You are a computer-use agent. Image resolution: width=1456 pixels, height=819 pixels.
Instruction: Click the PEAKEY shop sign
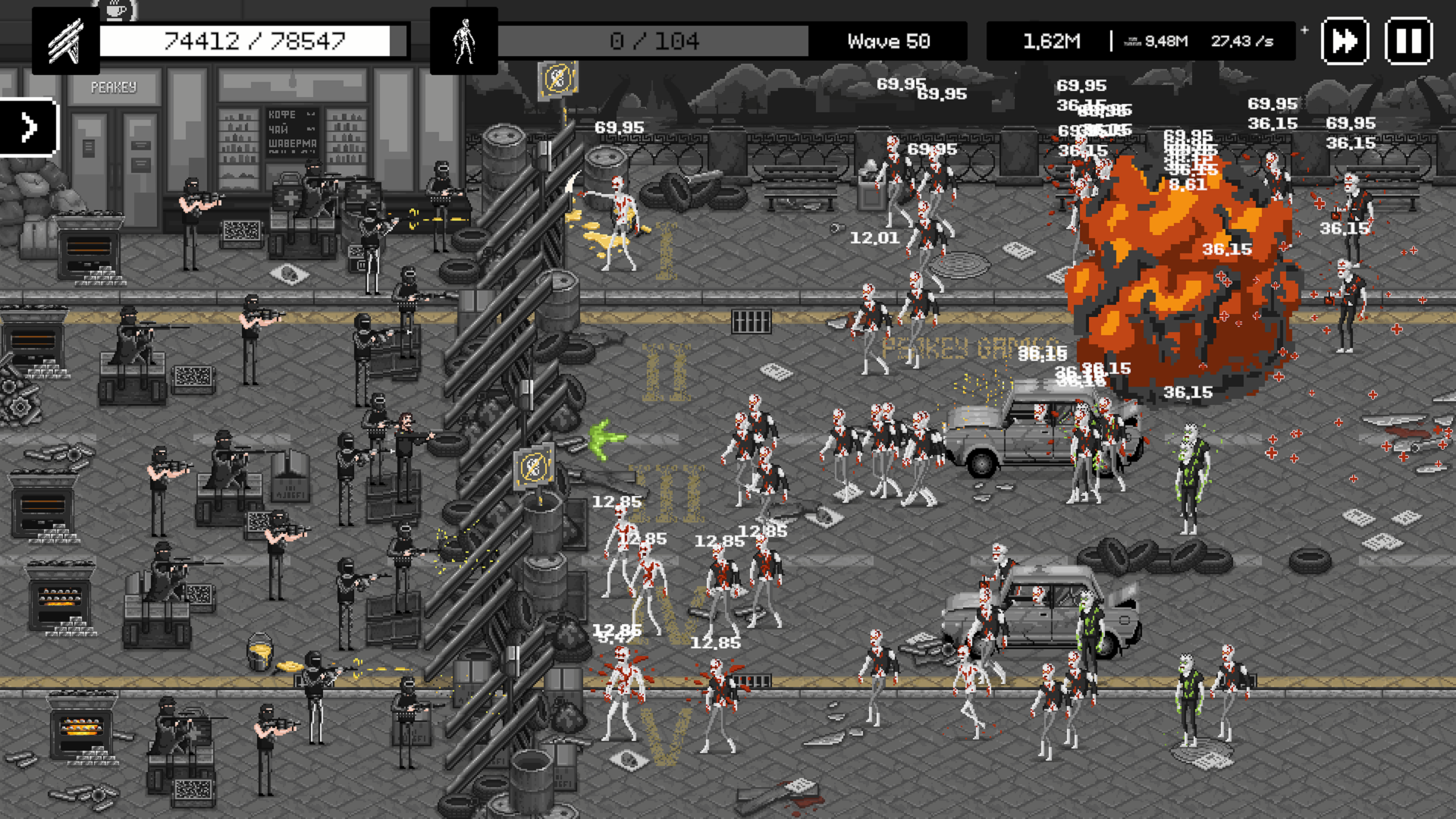[112, 87]
